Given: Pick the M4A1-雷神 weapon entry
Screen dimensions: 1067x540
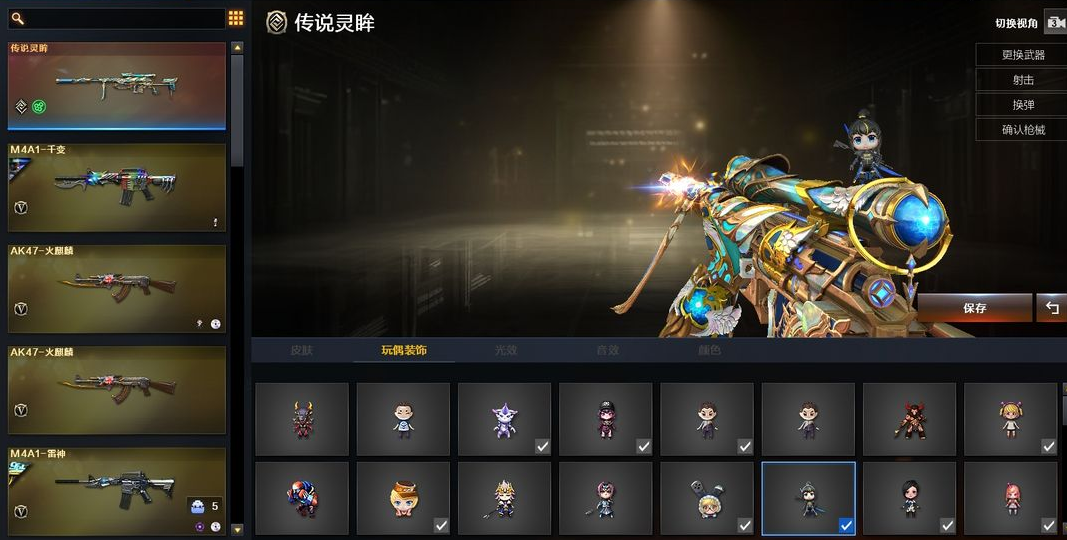Looking at the screenshot, I should pyautogui.click(x=117, y=491).
